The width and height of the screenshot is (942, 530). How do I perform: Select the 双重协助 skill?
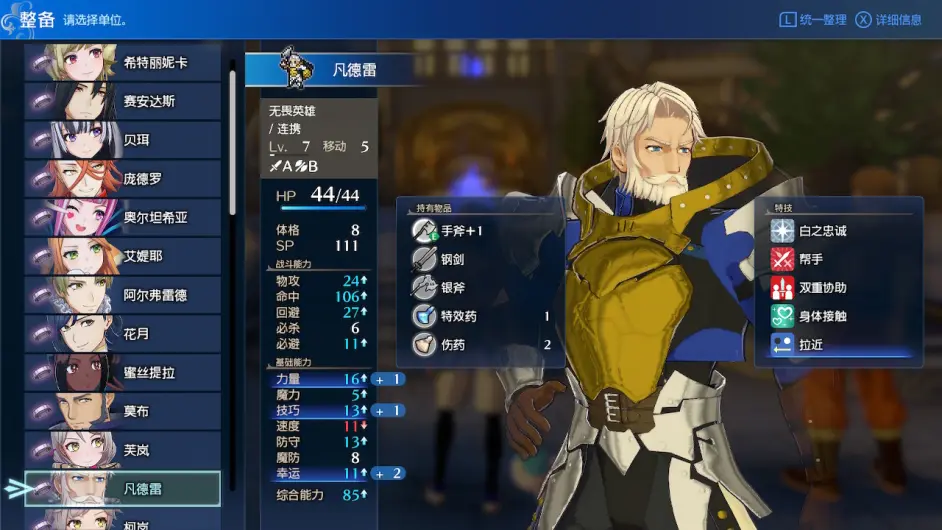[822, 288]
